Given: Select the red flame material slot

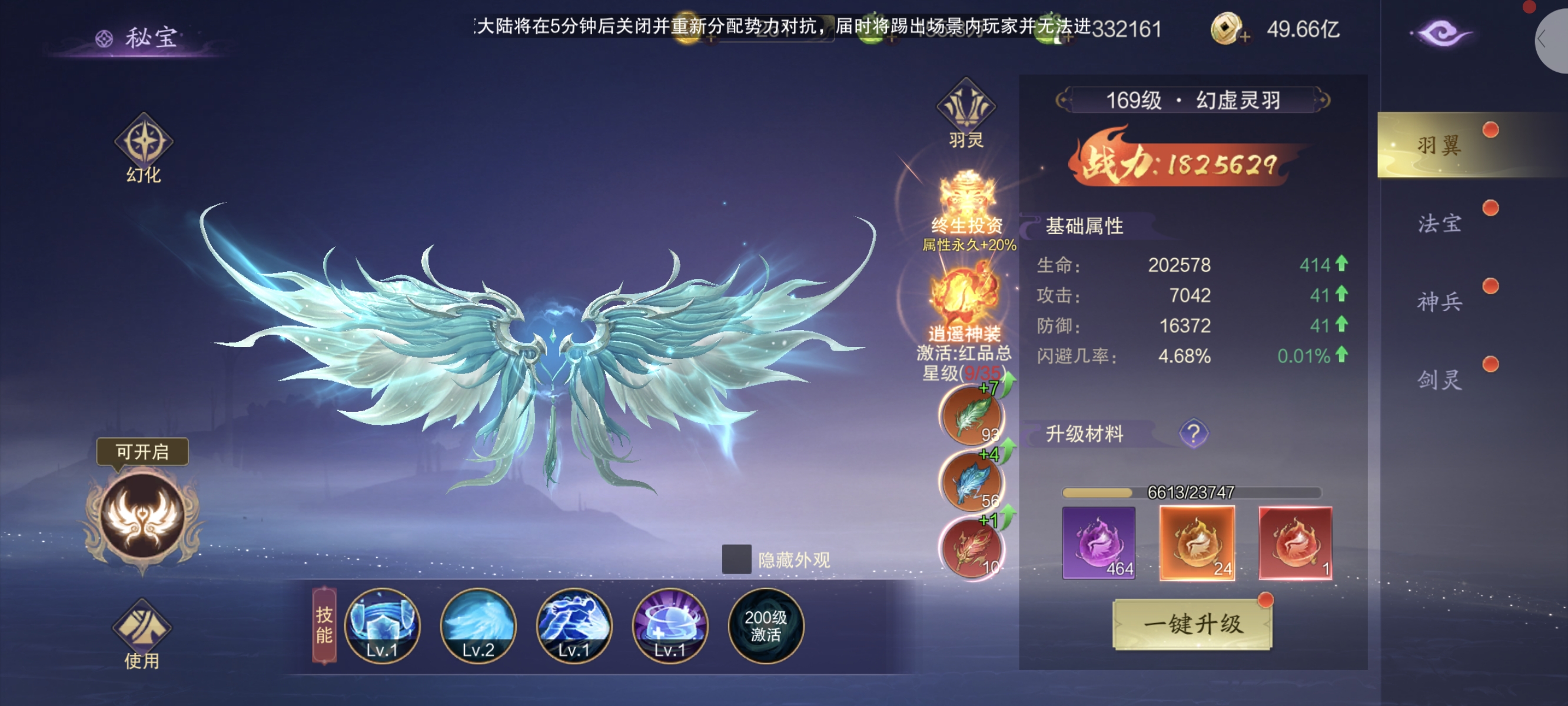Looking at the screenshot, I should 1295,543.
